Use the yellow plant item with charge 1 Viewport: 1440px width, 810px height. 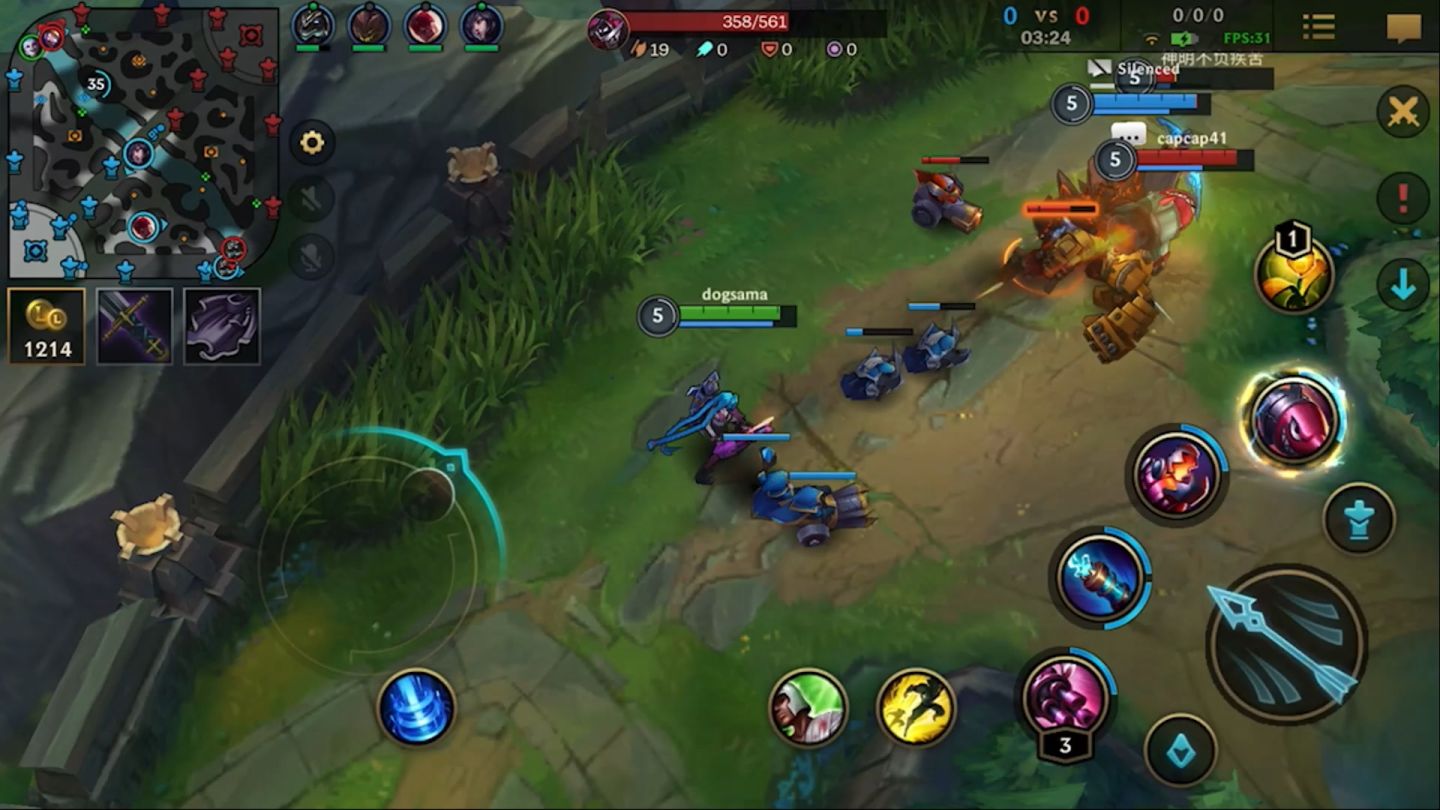tap(1295, 274)
